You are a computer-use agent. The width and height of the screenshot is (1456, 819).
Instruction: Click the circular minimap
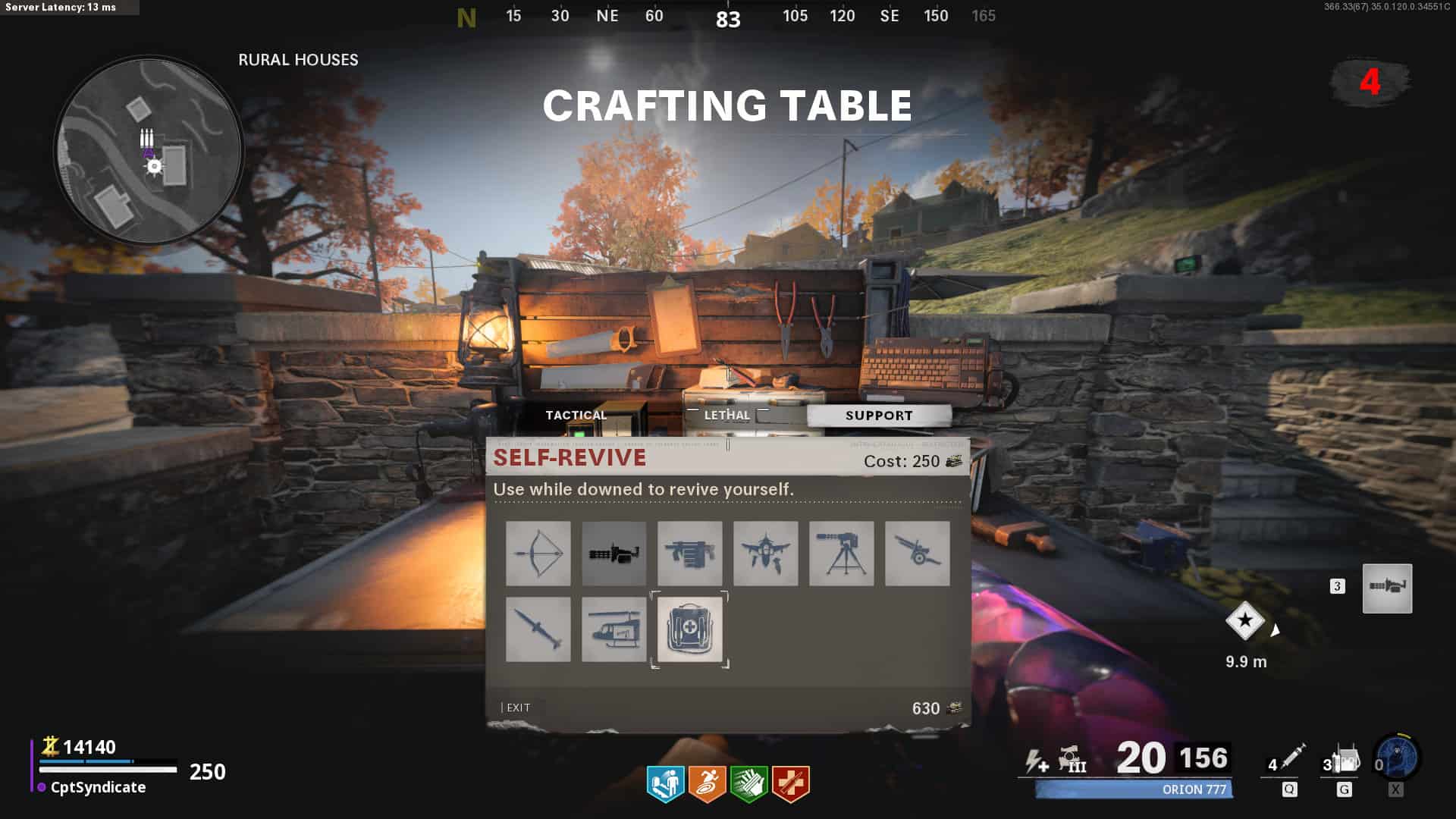pyautogui.click(x=149, y=150)
